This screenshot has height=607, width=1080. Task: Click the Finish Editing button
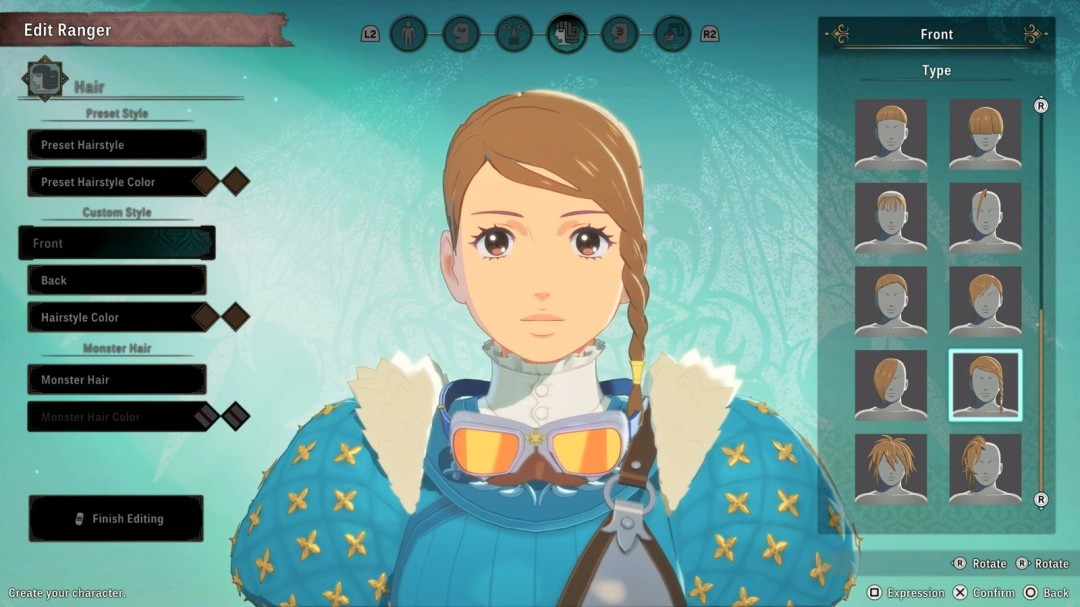point(116,518)
